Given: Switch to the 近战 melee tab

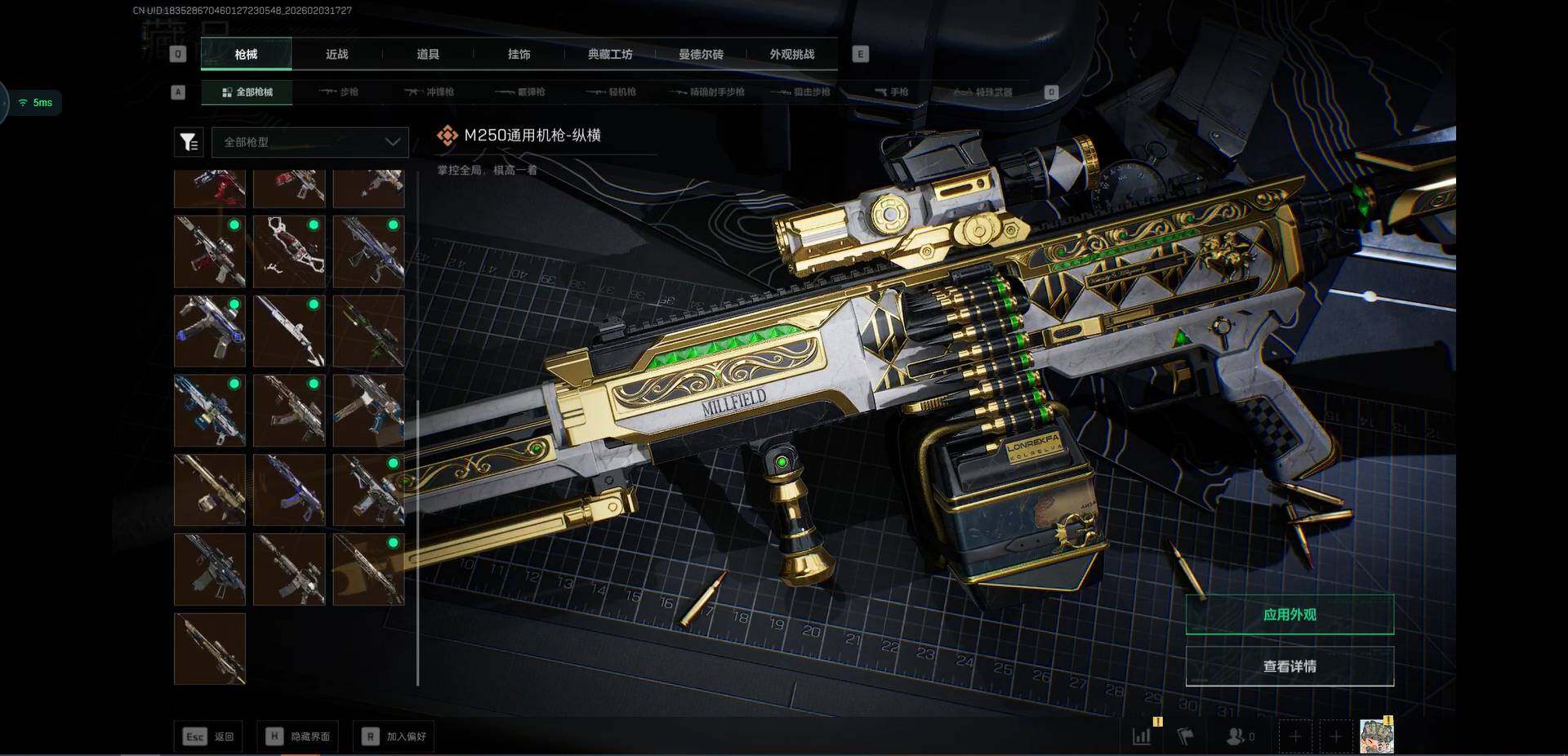Looking at the screenshot, I should pyautogui.click(x=336, y=55).
